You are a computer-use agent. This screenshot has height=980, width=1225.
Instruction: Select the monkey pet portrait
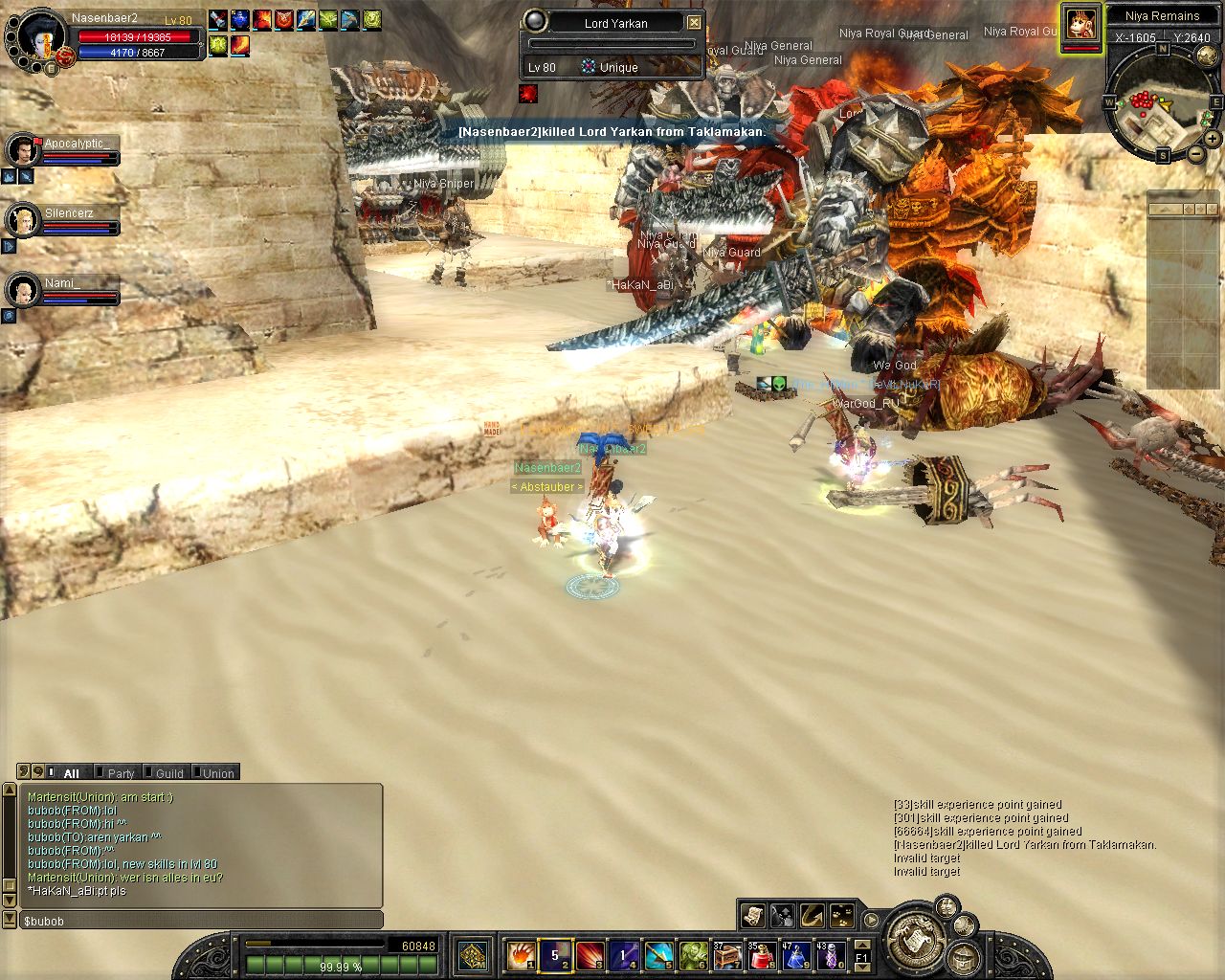(1081, 23)
